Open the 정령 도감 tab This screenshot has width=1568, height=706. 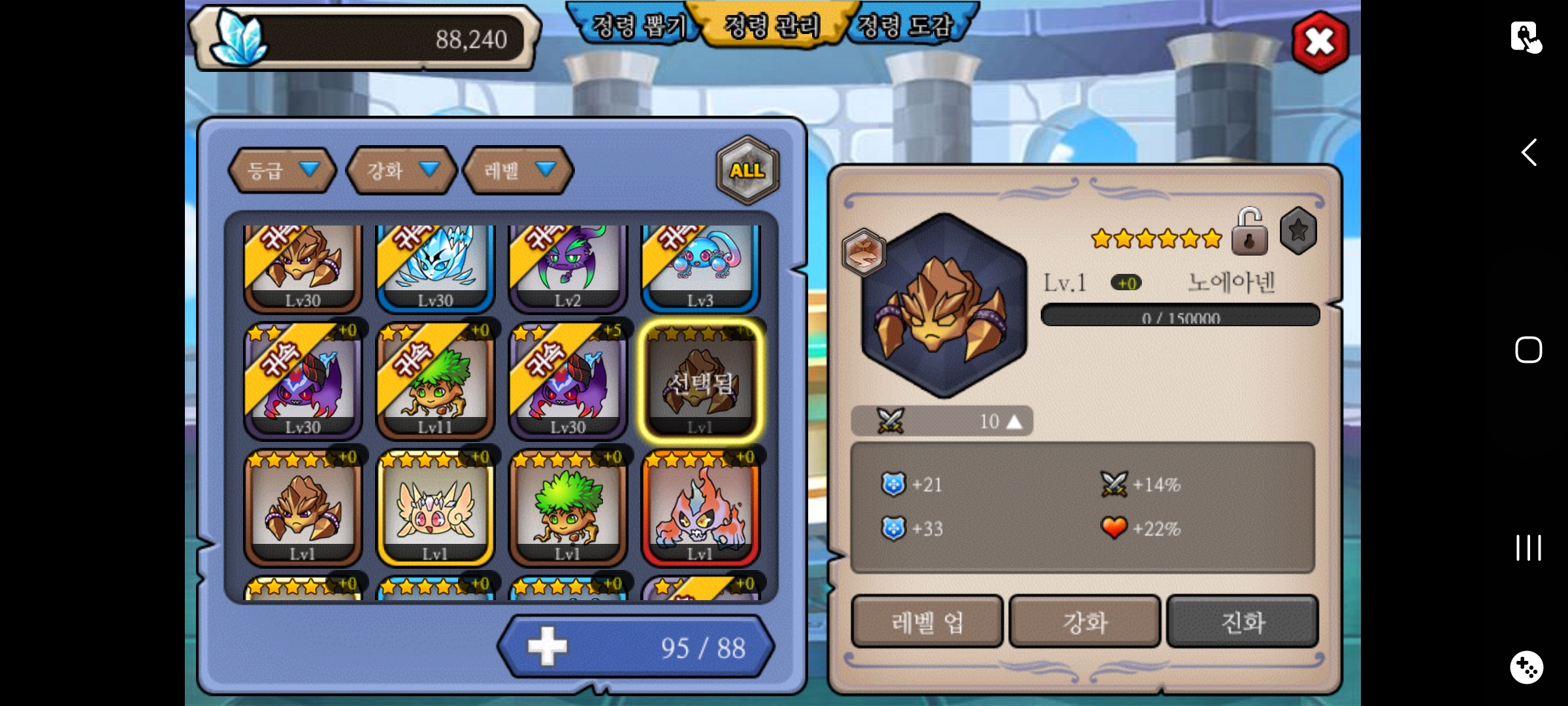(905, 26)
